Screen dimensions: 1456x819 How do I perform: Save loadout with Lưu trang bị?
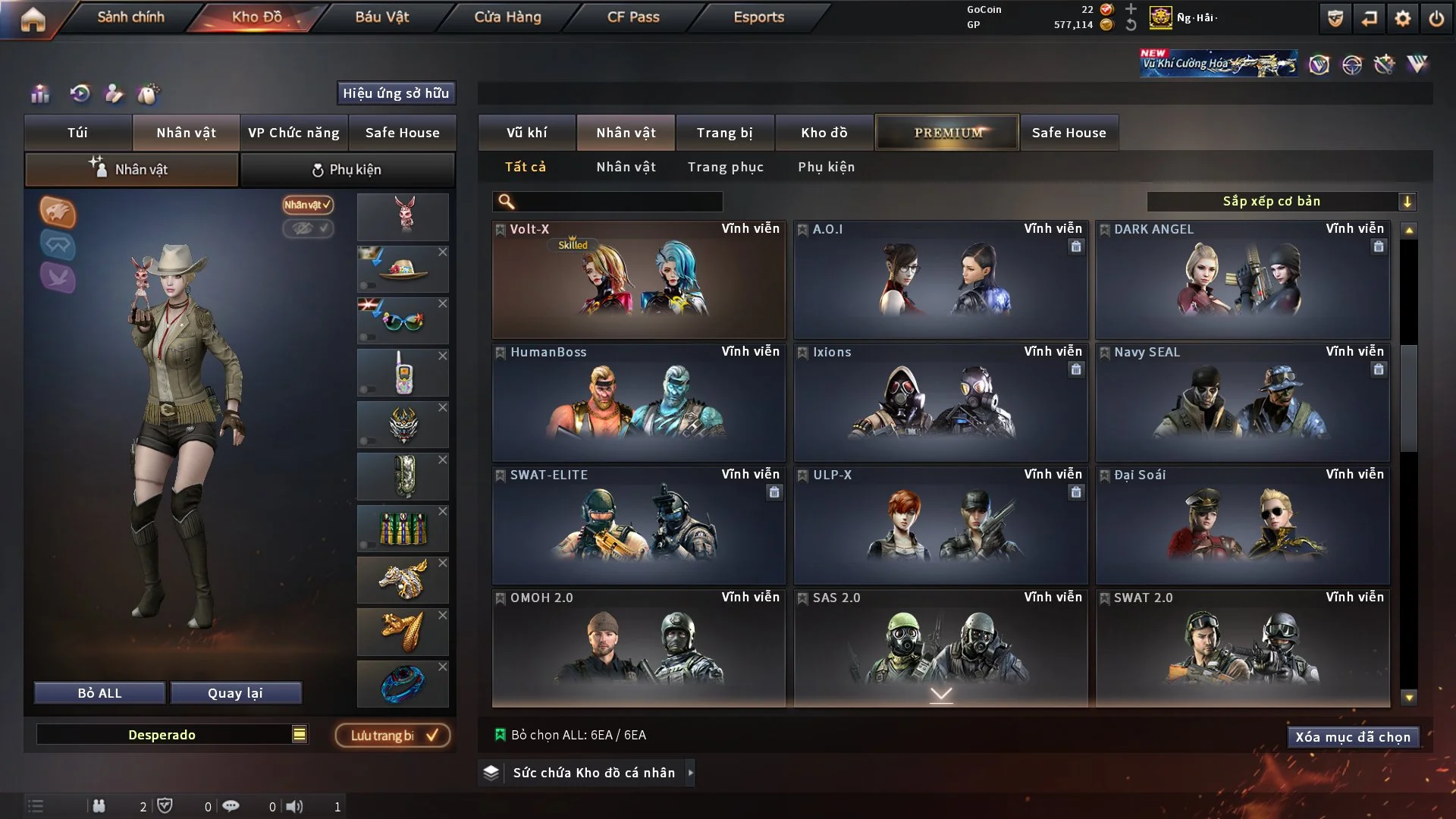point(393,736)
